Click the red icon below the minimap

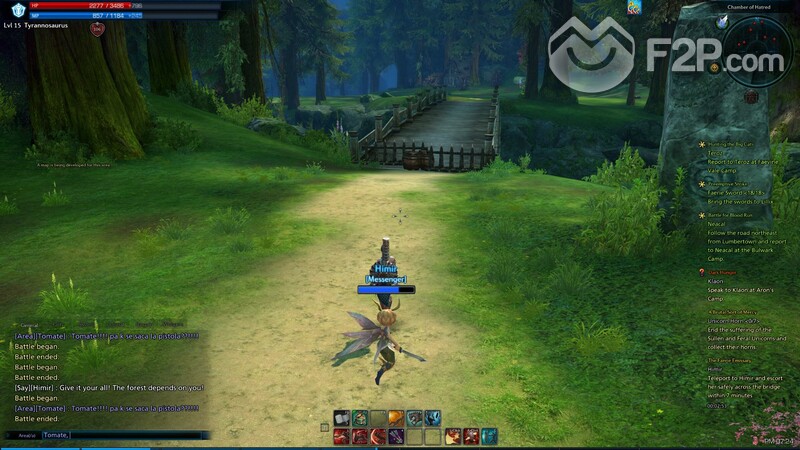(x=752, y=96)
